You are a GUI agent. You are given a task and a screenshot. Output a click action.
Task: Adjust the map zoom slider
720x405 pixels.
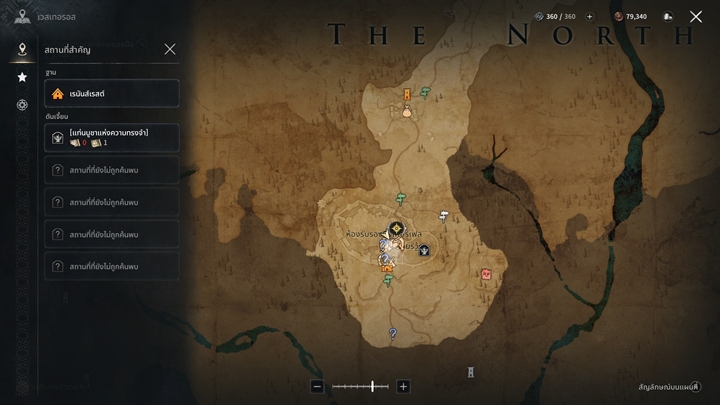(372, 386)
